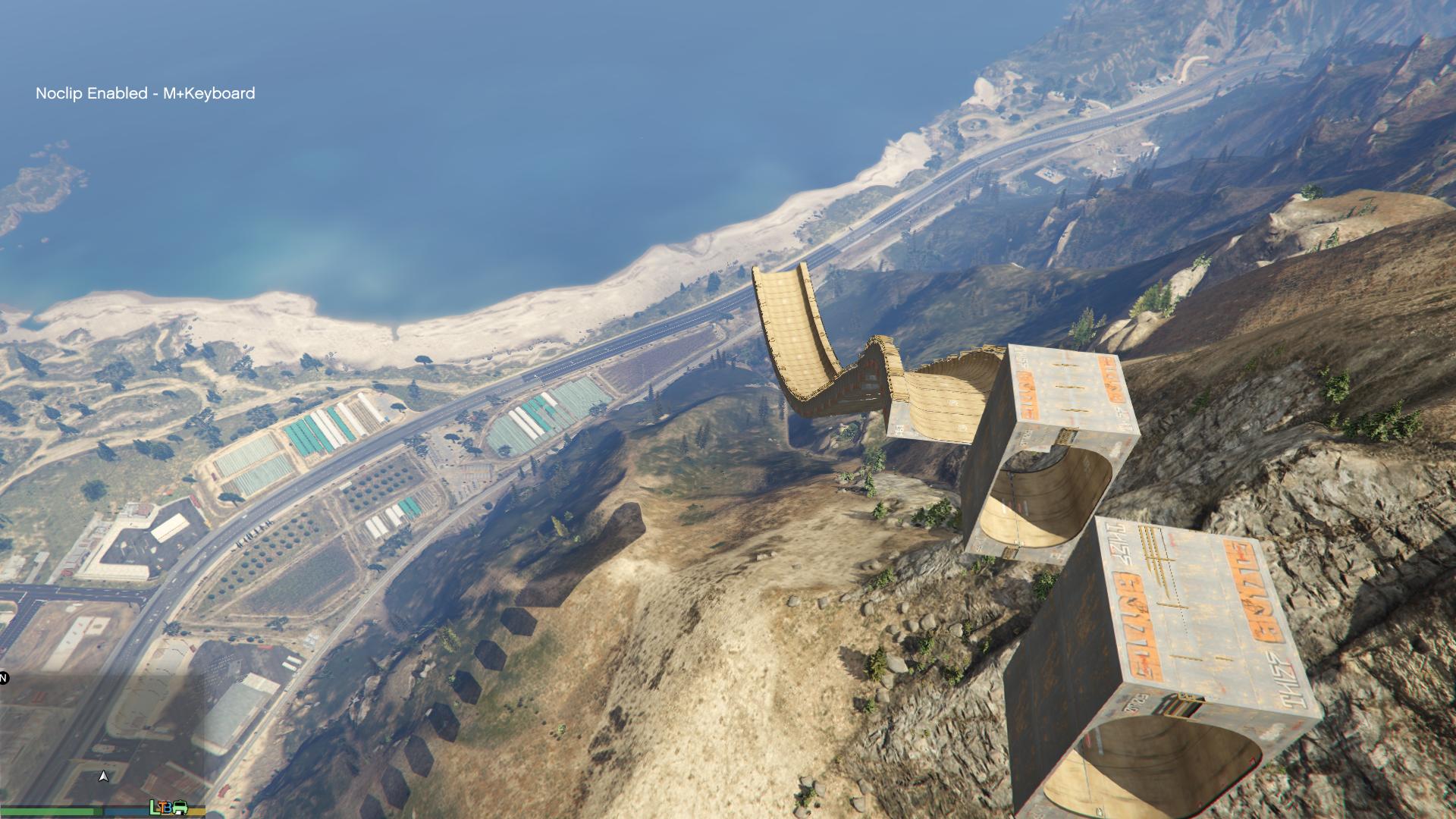Select the green L blip on minimap

(x=155, y=808)
